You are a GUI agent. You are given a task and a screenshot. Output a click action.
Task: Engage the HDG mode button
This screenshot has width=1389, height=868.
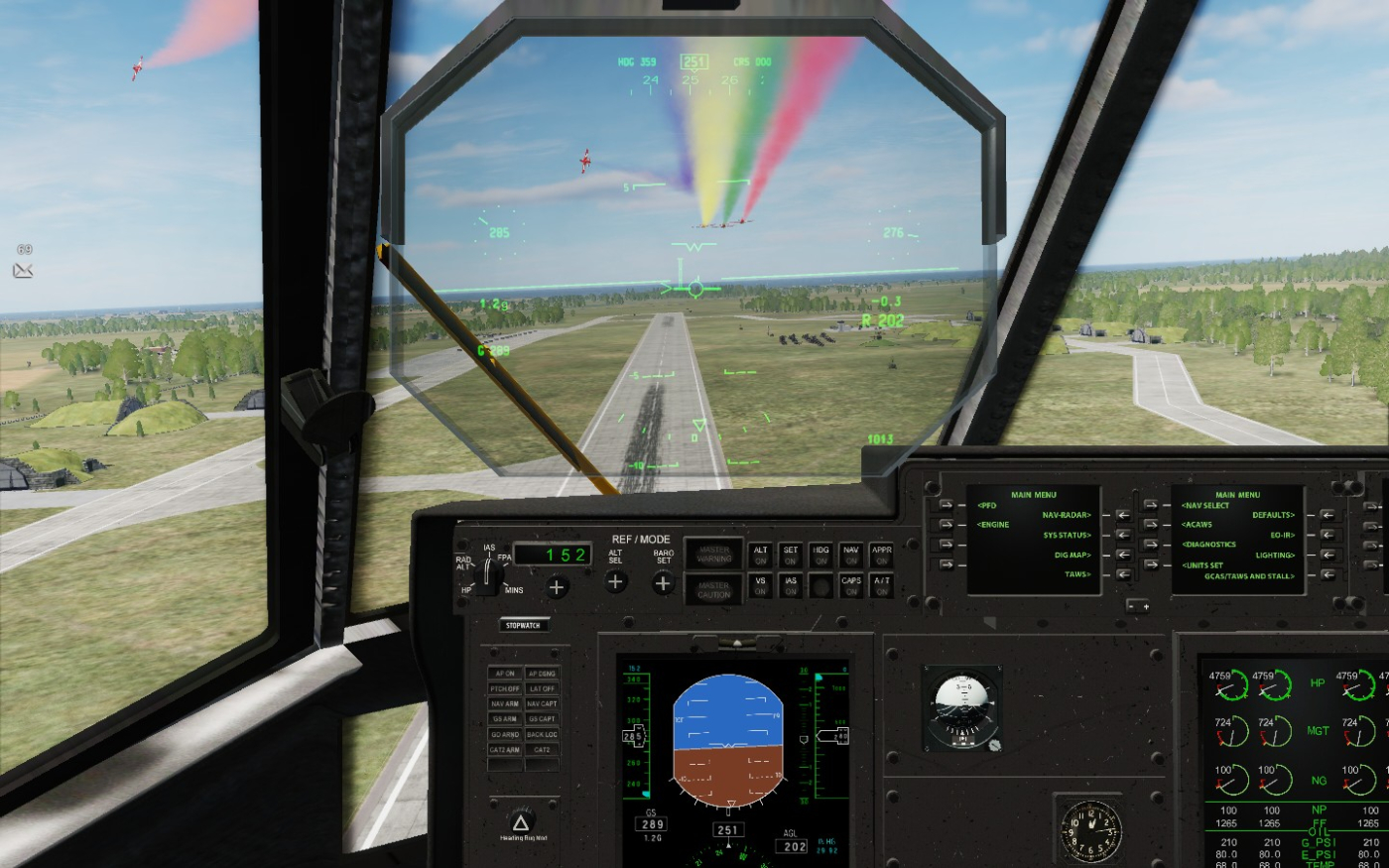(x=821, y=555)
